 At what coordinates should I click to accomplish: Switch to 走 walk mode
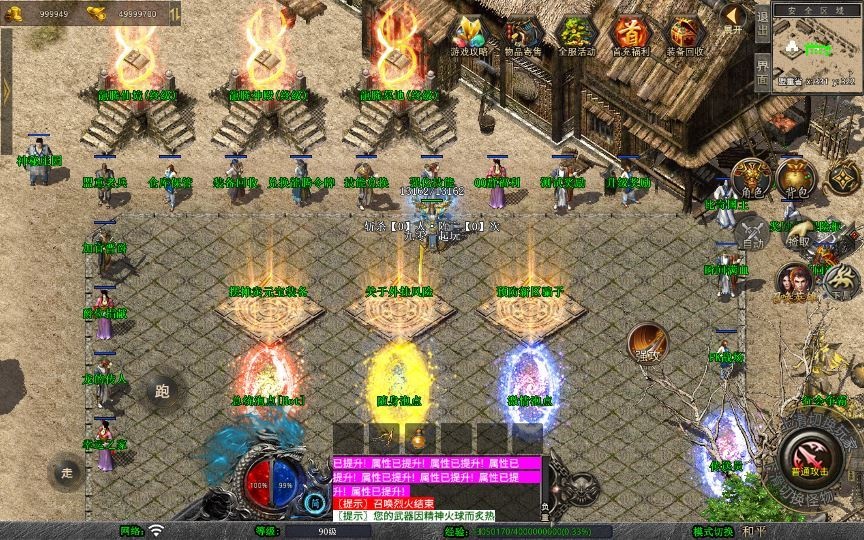67,471
